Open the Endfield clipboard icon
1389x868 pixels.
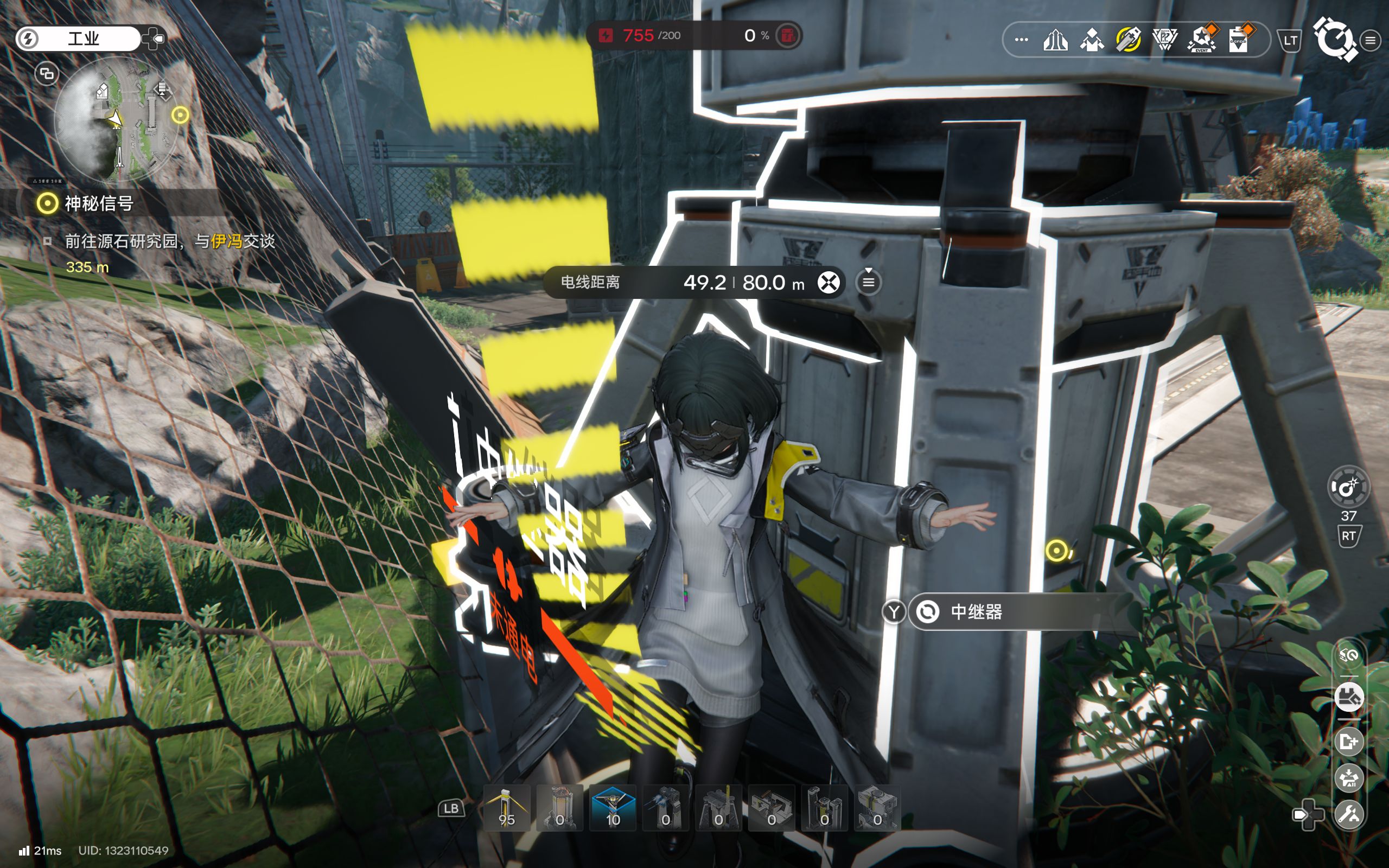pos(1238,40)
